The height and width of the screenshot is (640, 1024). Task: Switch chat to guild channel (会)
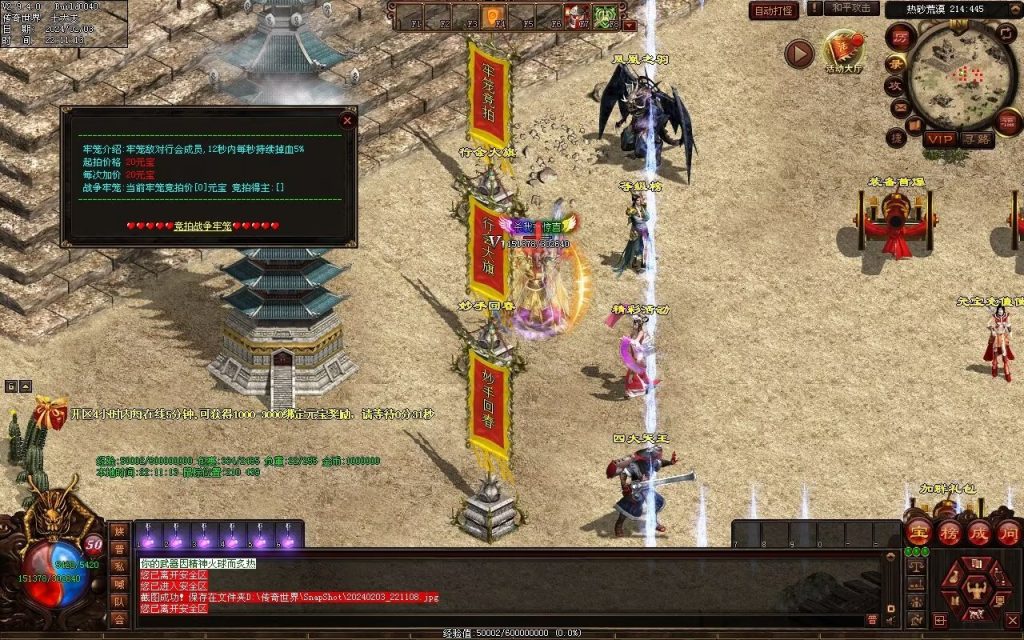point(119,620)
